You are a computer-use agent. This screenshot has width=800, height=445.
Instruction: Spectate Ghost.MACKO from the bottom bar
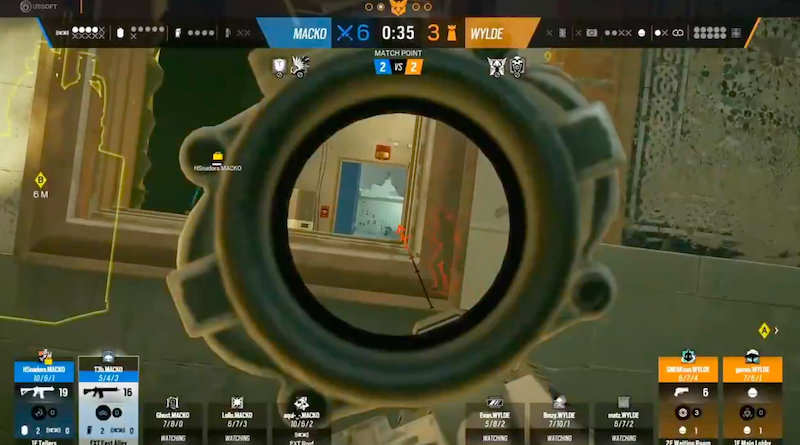[172, 417]
